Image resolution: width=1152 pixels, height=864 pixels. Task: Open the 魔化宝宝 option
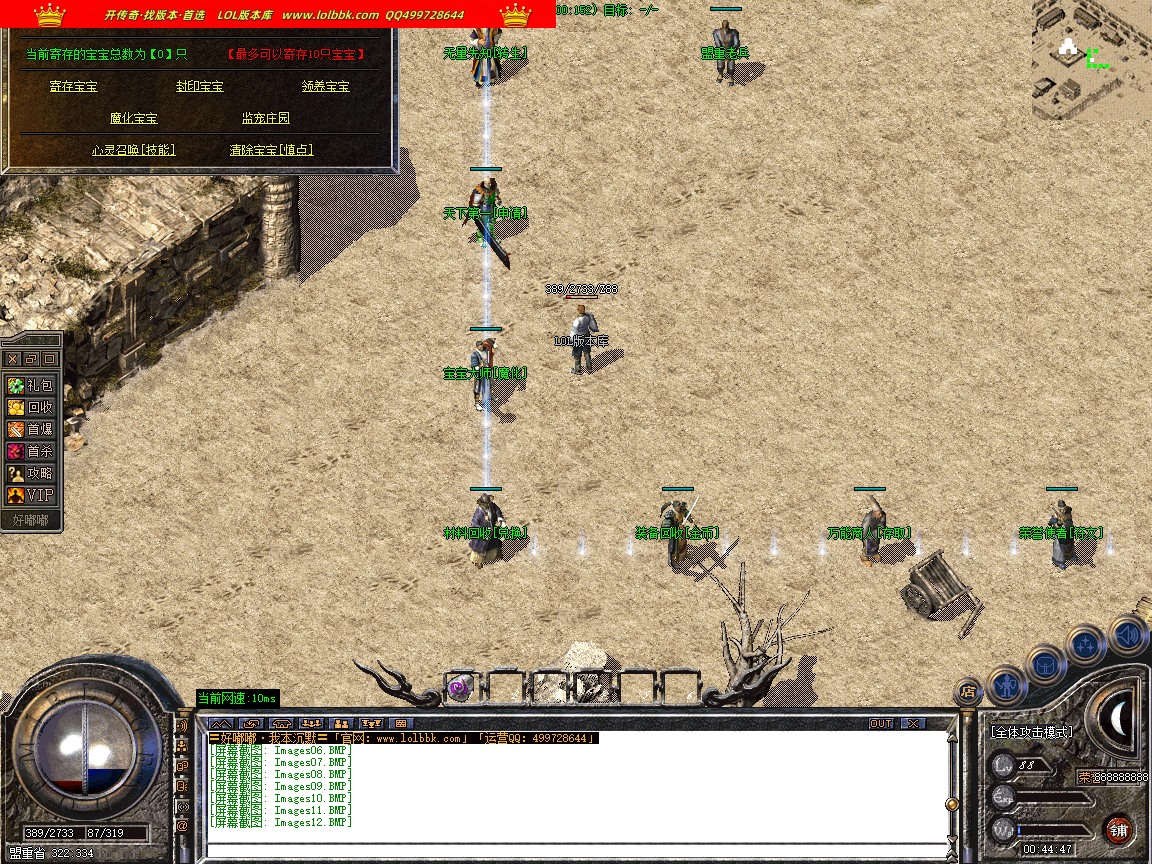[134, 119]
